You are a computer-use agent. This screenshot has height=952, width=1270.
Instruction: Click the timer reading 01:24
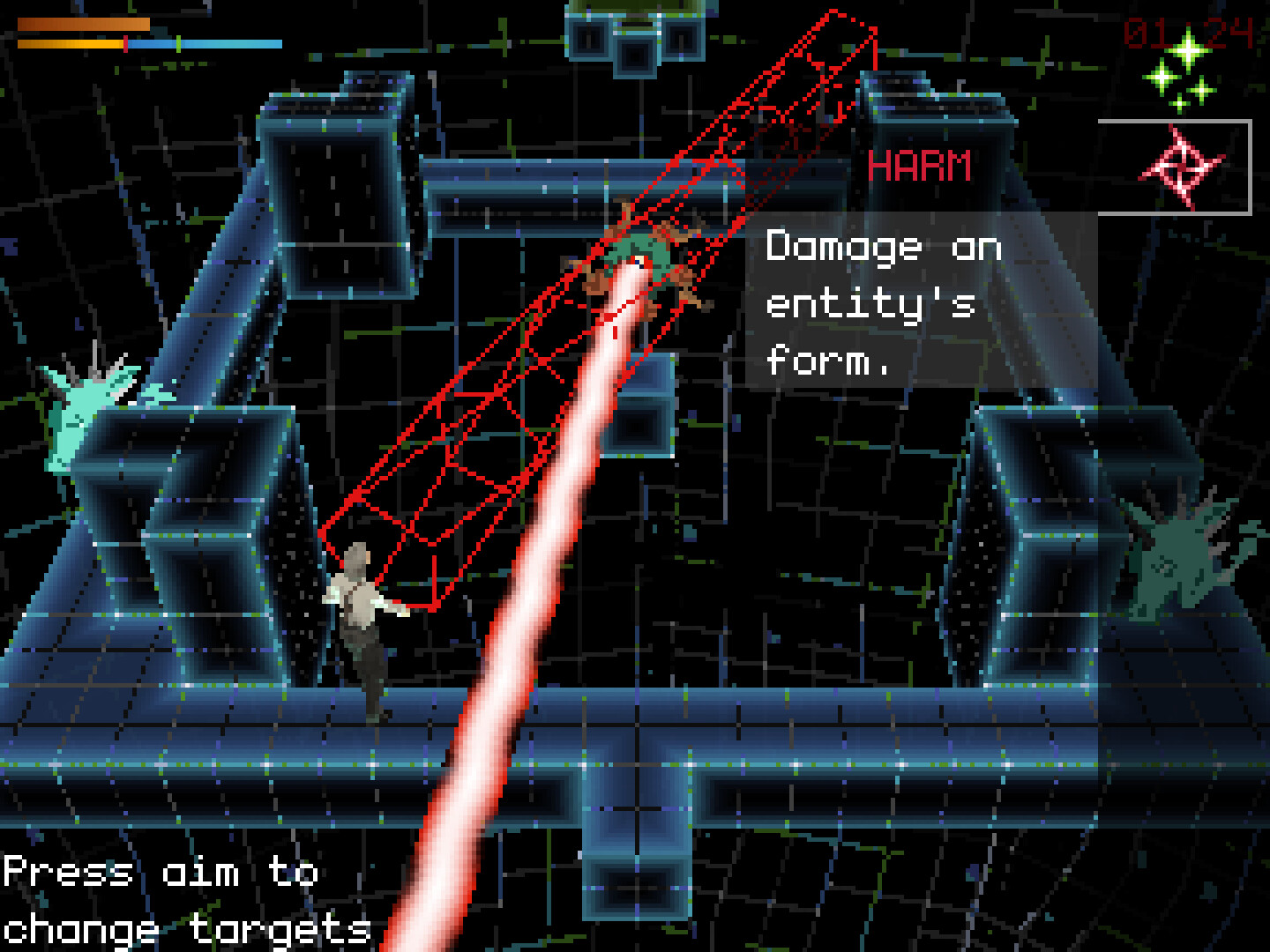click(x=1191, y=31)
